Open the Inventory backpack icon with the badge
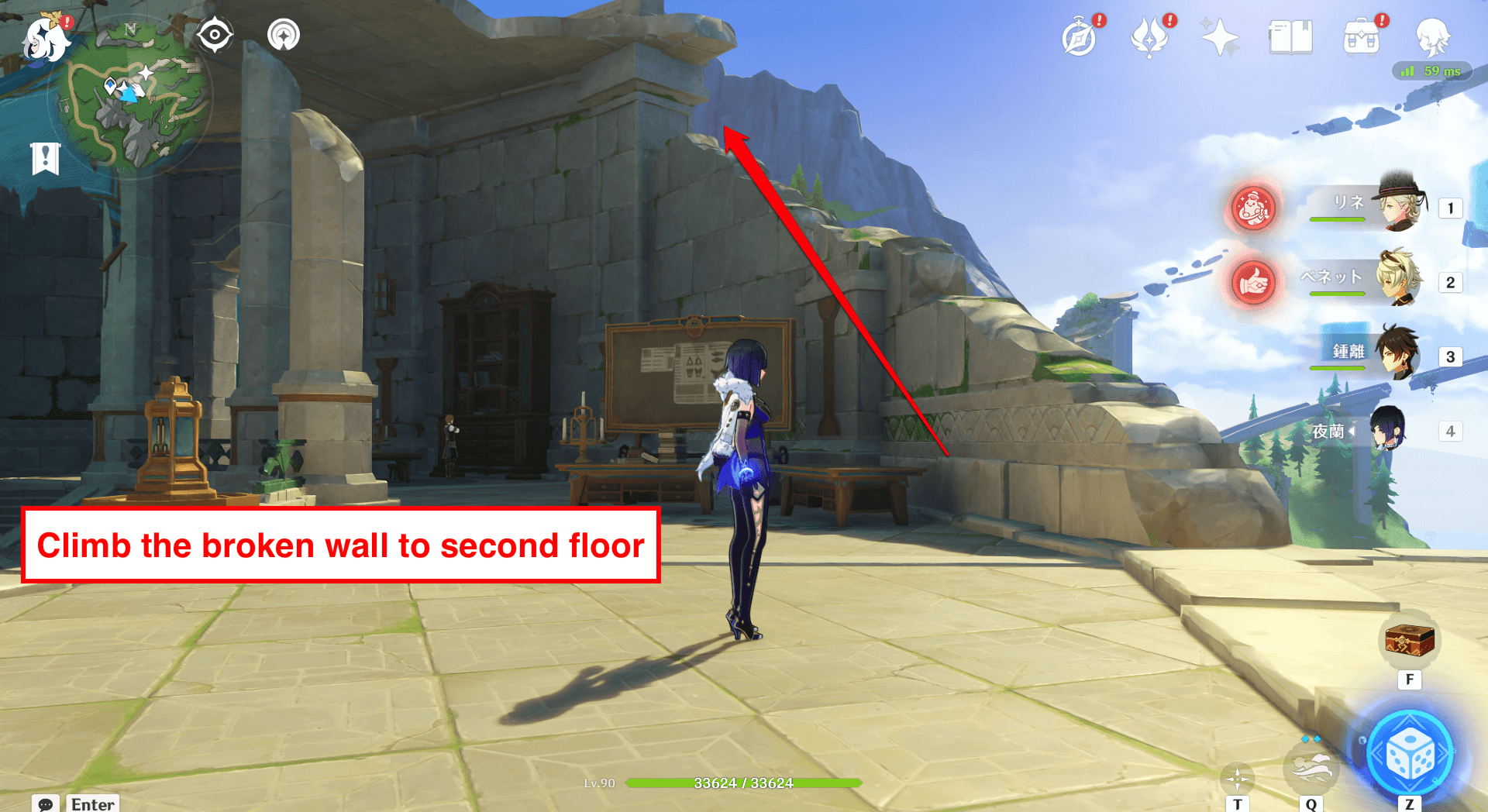Image resolution: width=1488 pixels, height=812 pixels. tap(1361, 36)
